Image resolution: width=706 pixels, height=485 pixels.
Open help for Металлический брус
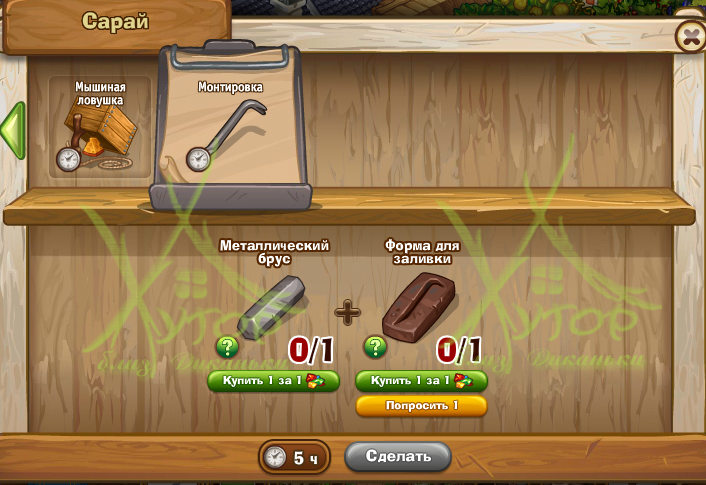click(226, 347)
